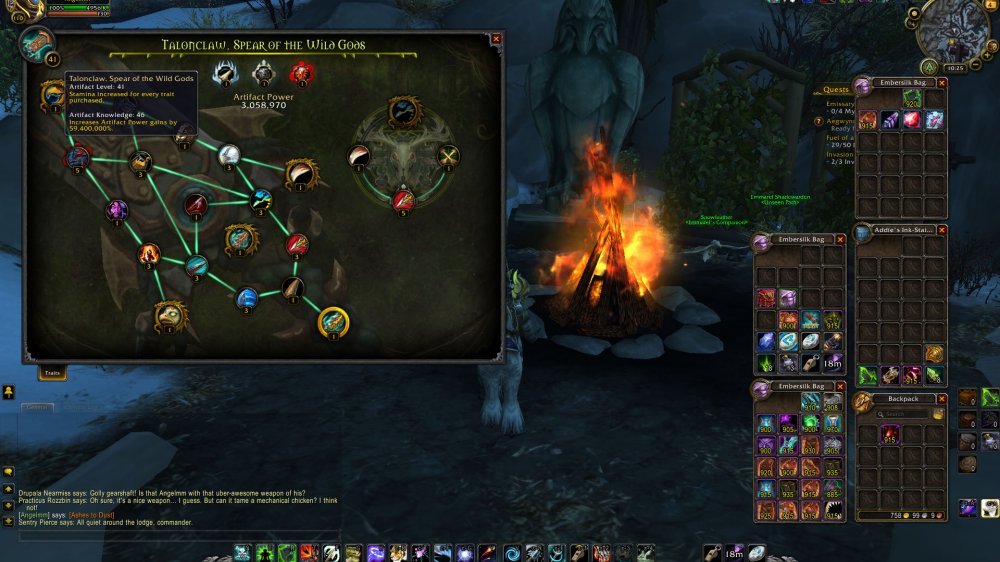
Task: Open the Traits tab
Action: point(53,372)
